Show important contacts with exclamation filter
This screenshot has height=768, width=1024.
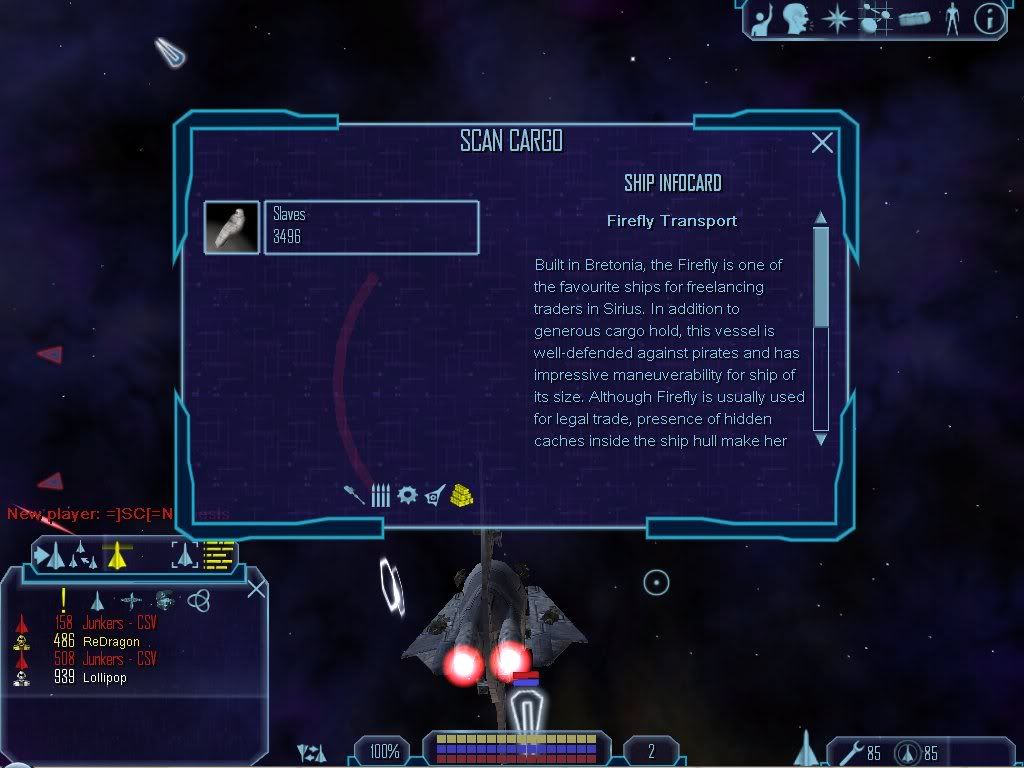point(63,600)
